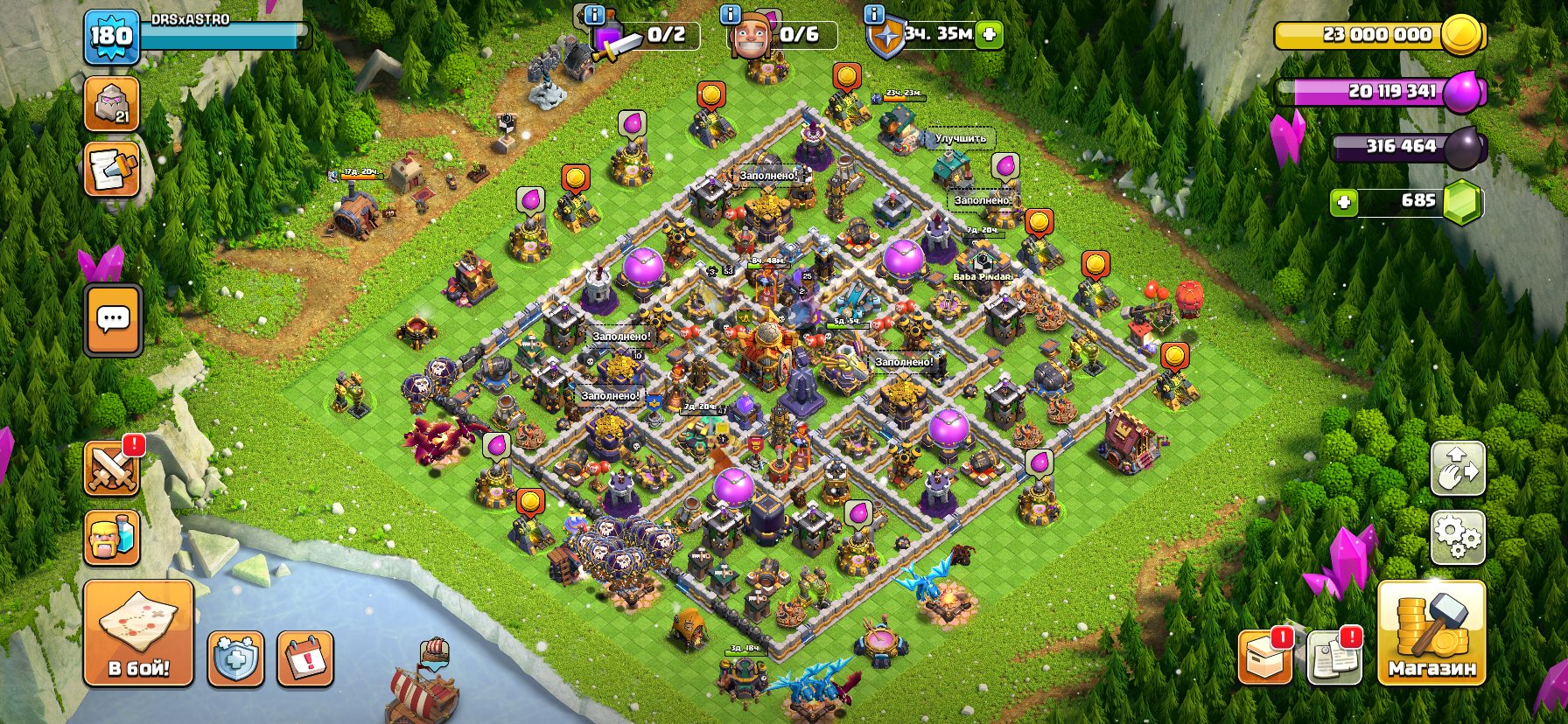This screenshot has height=724, width=1568.
Task: Extend the shield using its plus button
Action: [988, 35]
